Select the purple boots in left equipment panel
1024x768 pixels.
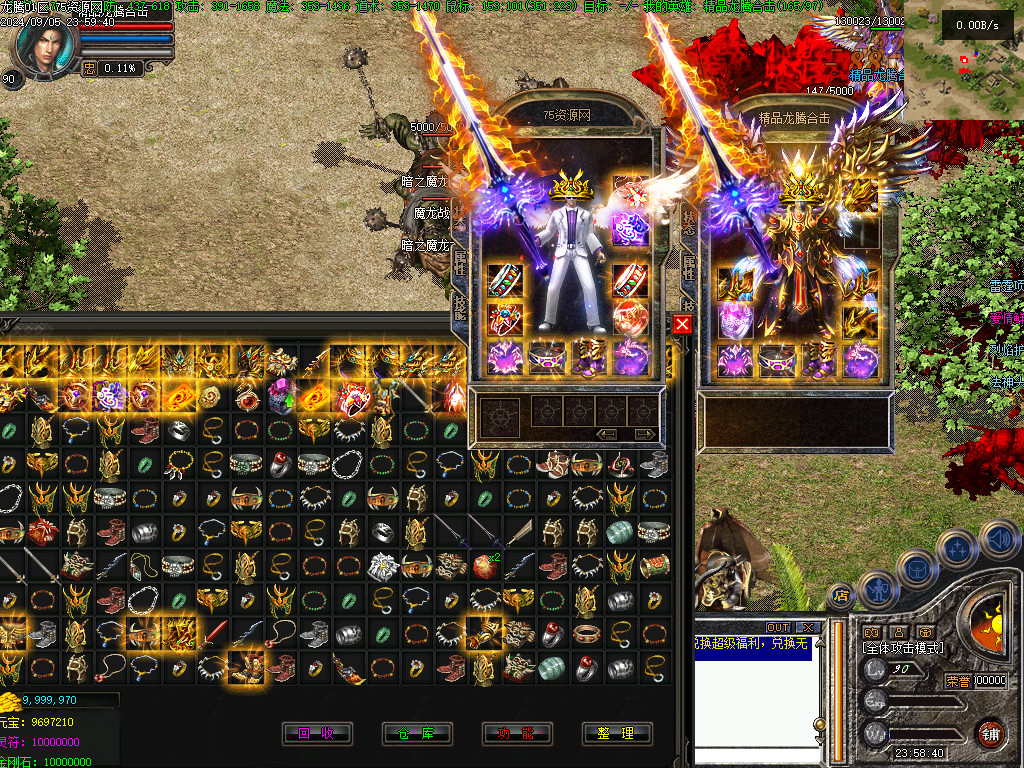(589, 357)
